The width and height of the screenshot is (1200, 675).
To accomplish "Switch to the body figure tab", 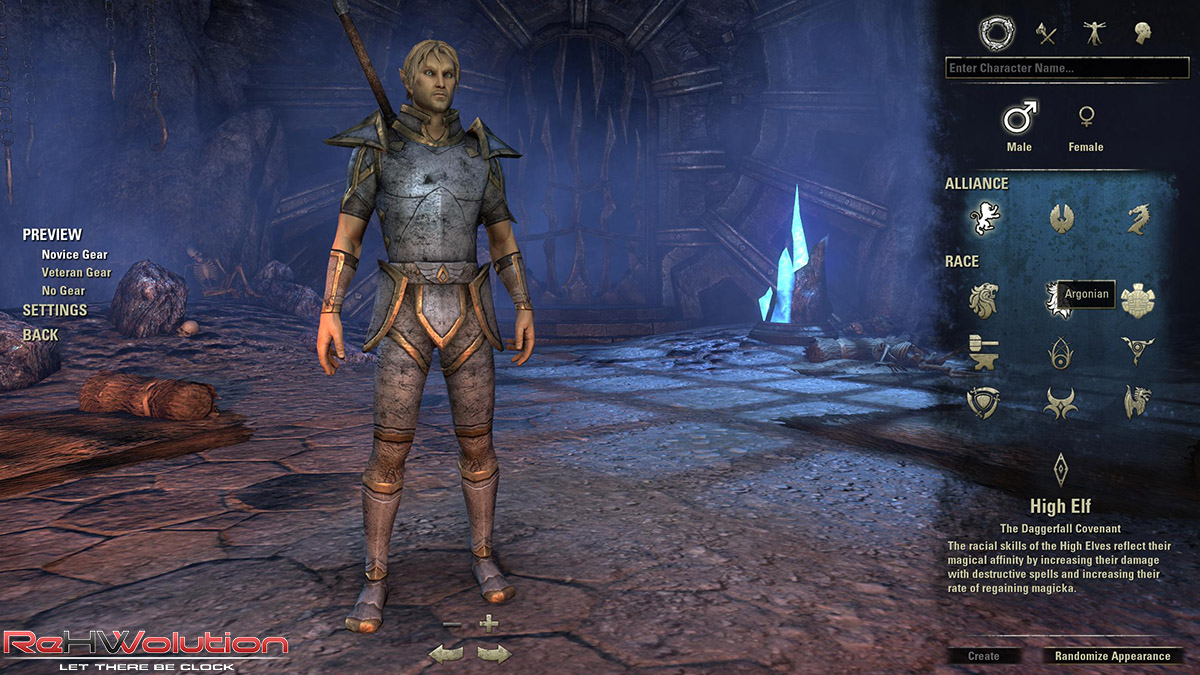I will 1094,34.
